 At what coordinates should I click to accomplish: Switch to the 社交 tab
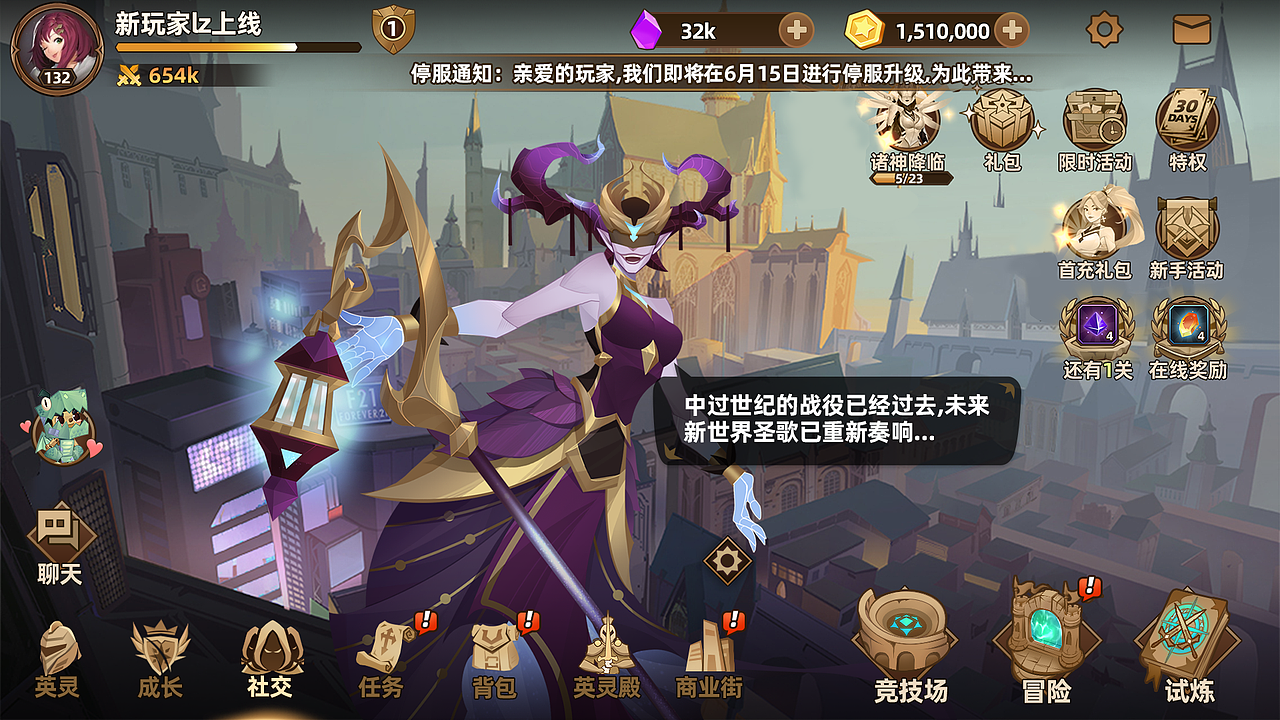click(268, 650)
